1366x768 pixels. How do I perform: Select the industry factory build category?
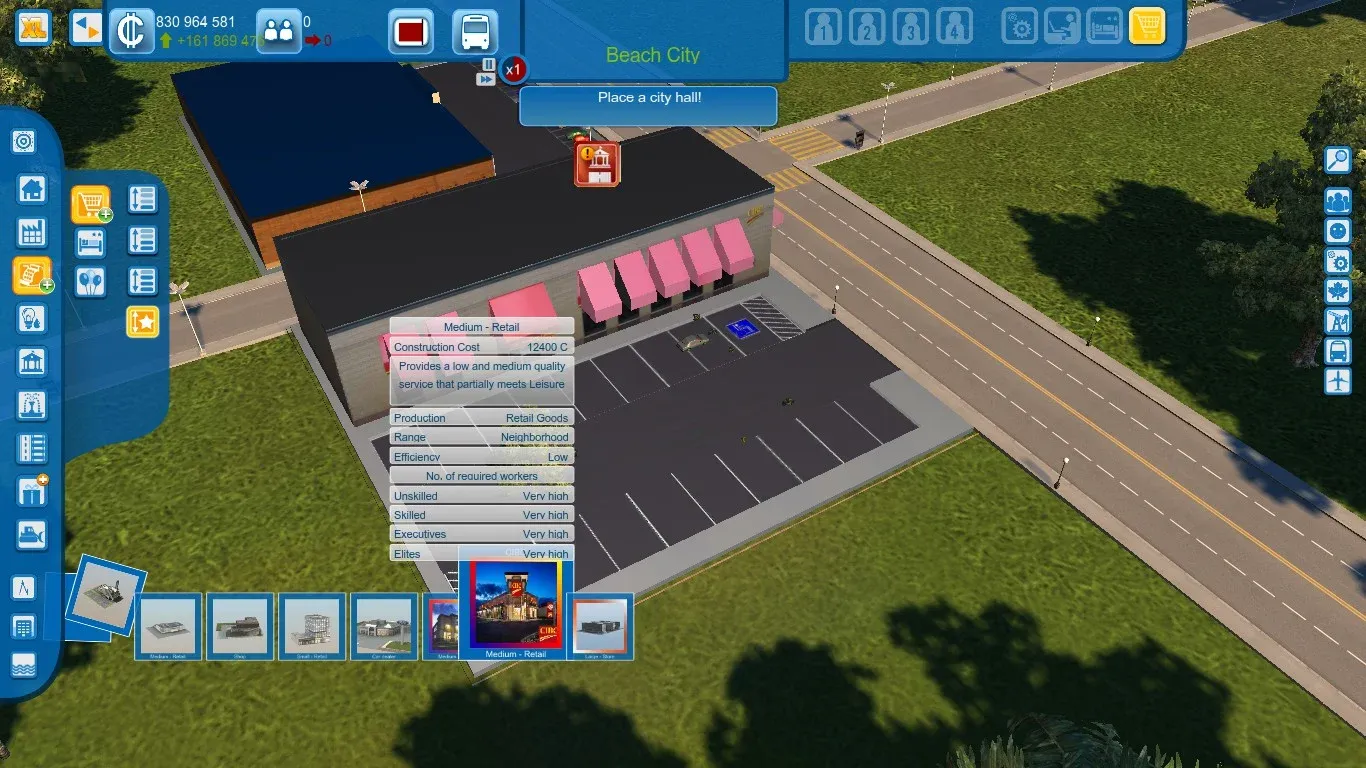[x=32, y=233]
